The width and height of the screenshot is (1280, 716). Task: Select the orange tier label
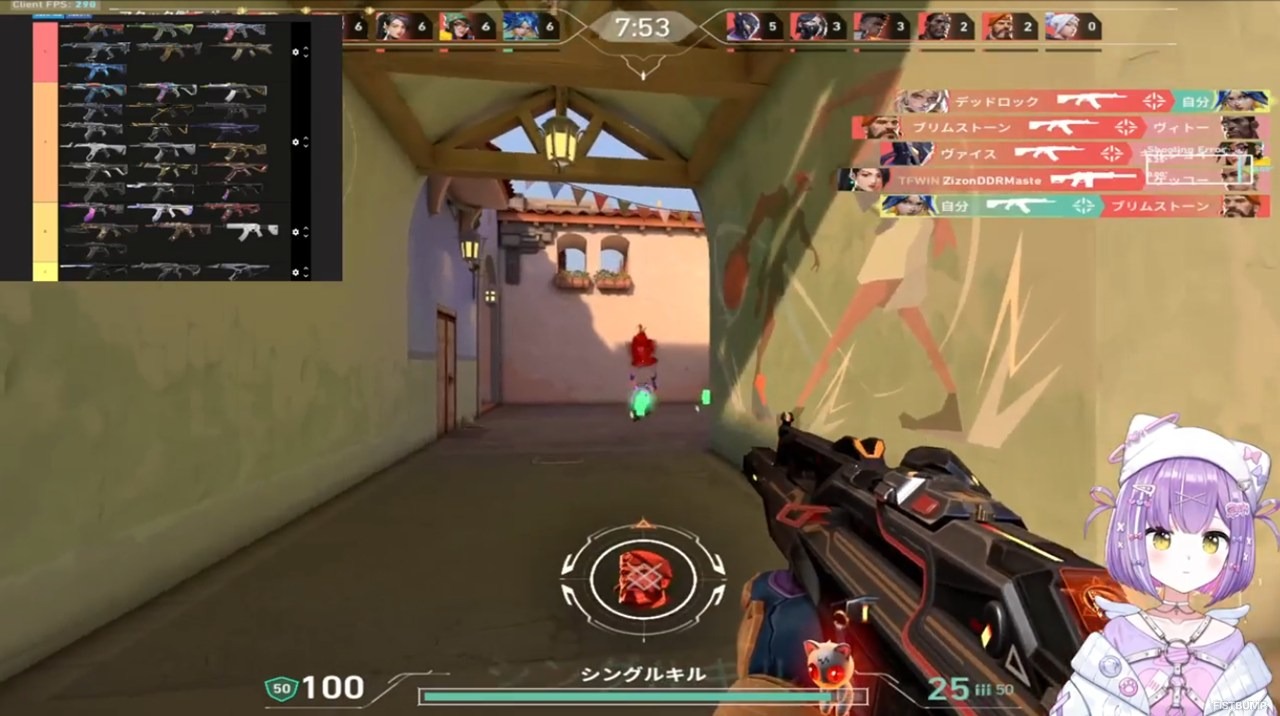[x=45, y=142]
